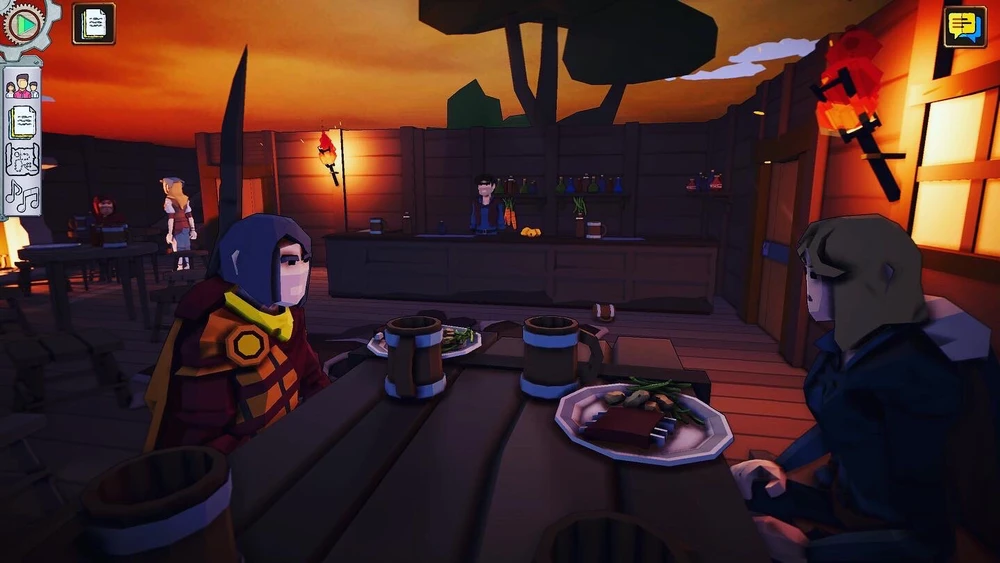Open the music notes panel
The image size is (1000, 563).
tap(22, 195)
